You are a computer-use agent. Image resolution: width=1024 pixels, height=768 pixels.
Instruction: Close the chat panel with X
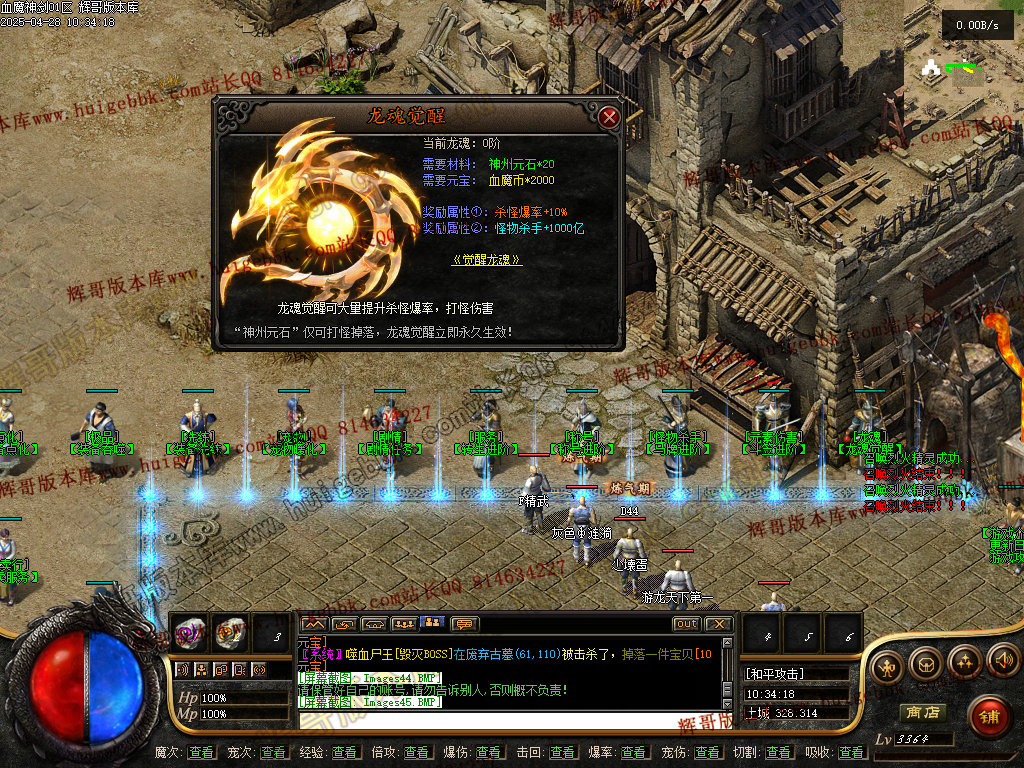point(718,624)
